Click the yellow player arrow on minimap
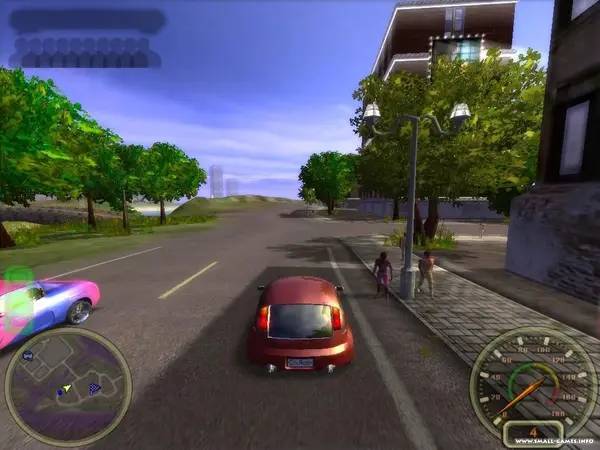This screenshot has width=600, height=450. click(67, 387)
